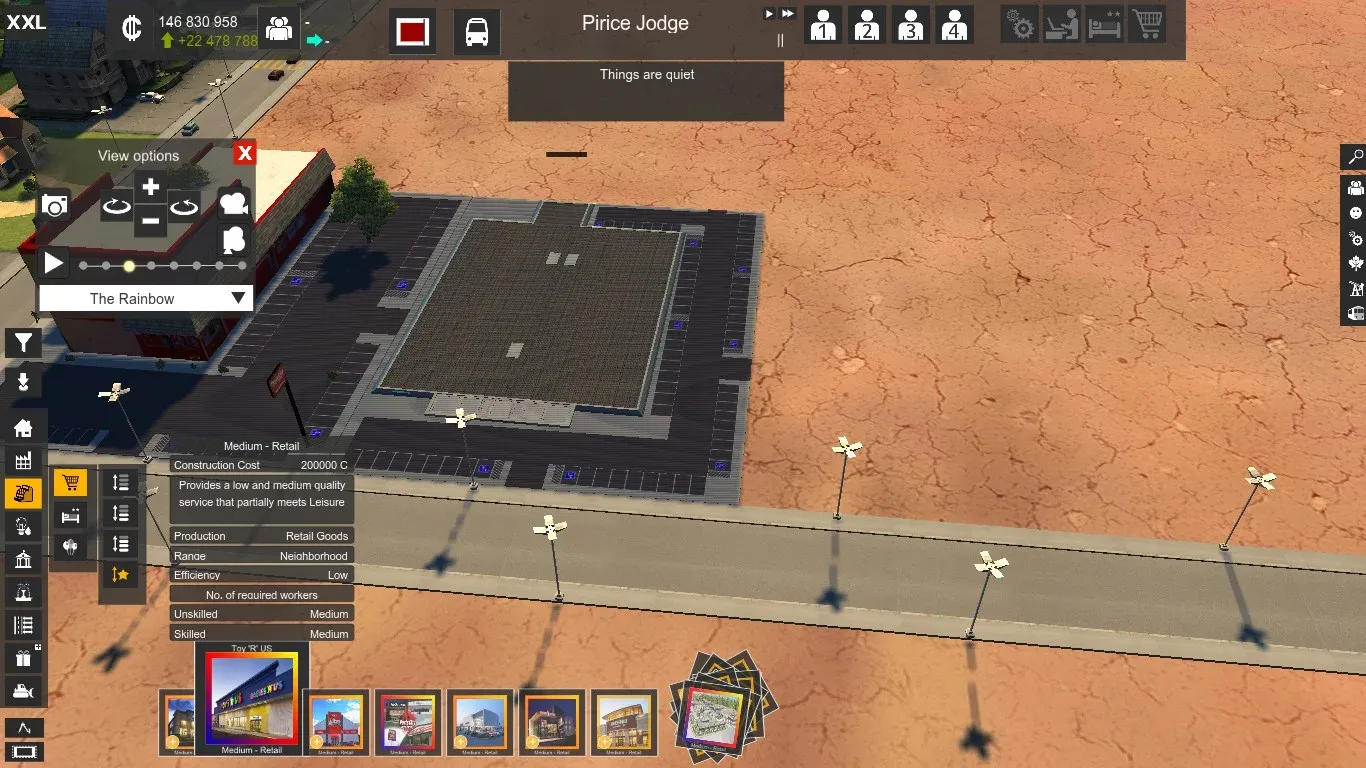
Task: Start the camera tour play button
Action: tap(54, 264)
